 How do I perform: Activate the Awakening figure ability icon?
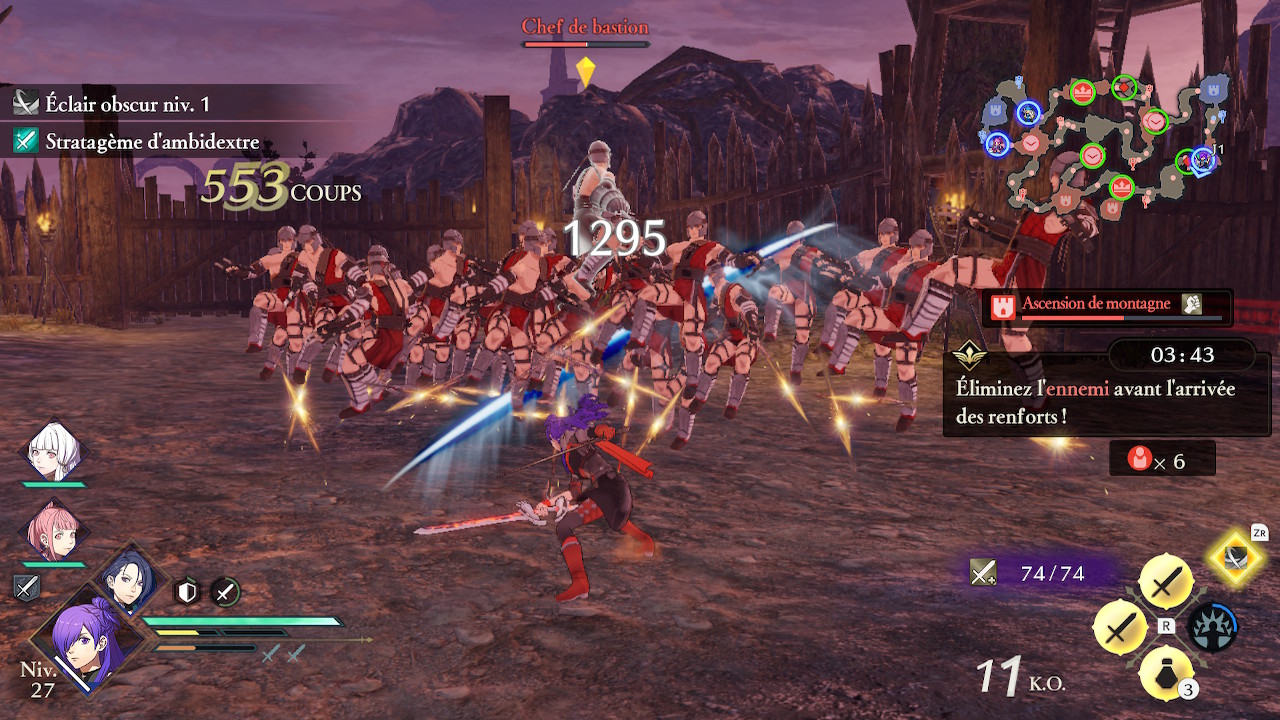click(1211, 628)
